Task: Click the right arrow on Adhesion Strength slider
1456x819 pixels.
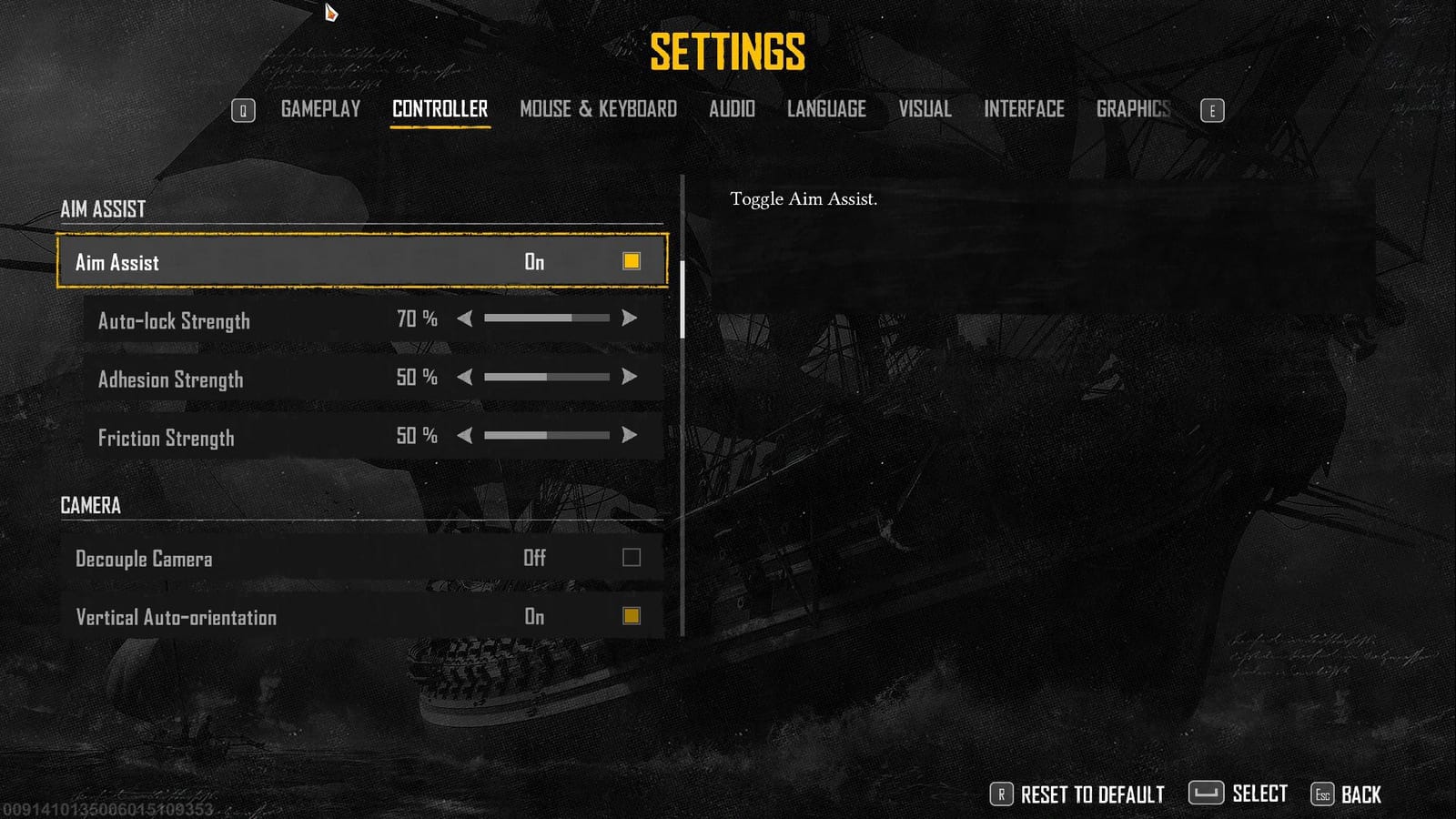Action: 630,377
